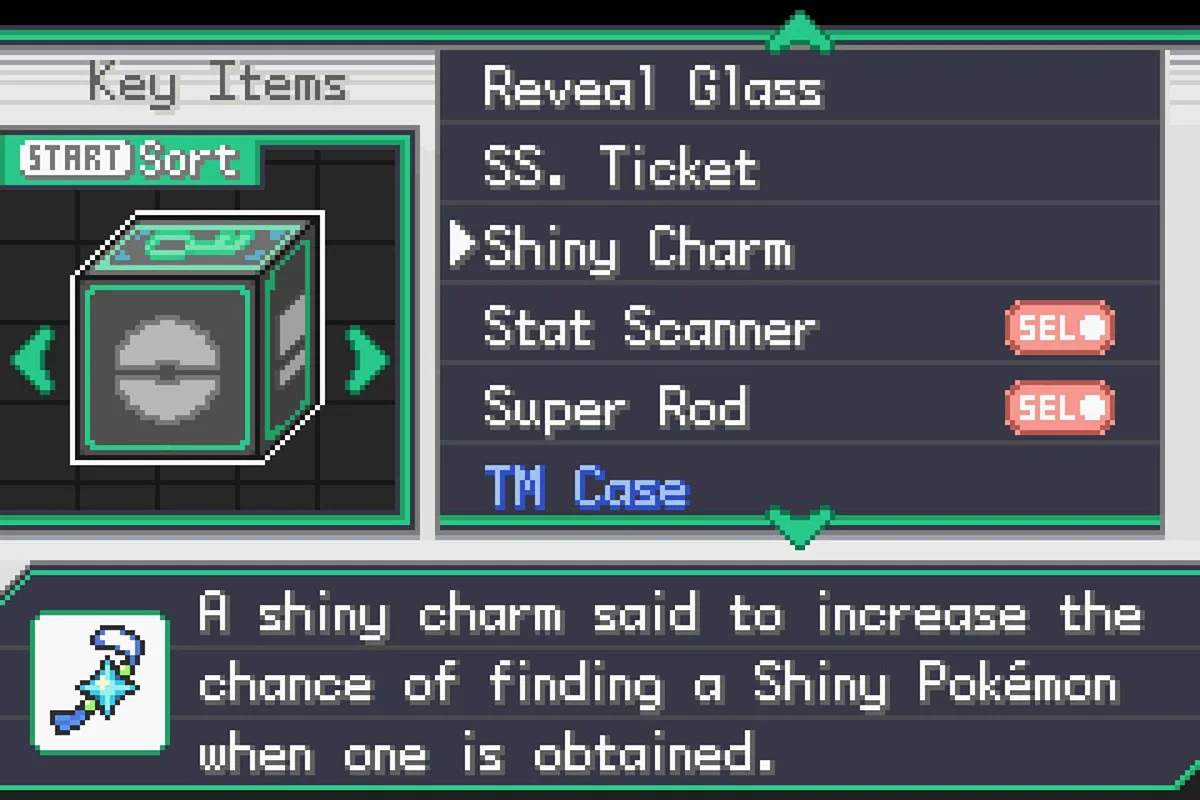Select the Super Rod item

coord(614,408)
